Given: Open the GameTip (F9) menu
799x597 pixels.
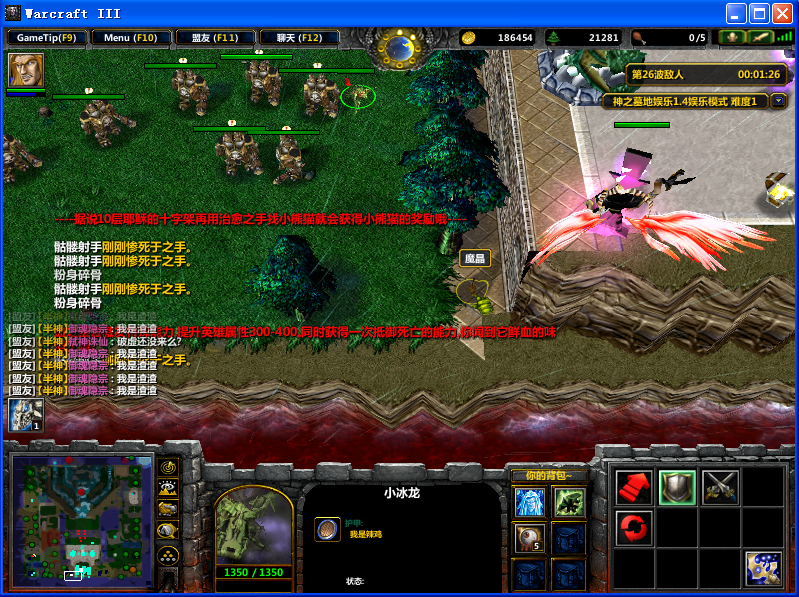Looking at the screenshot, I should pos(47,38).
